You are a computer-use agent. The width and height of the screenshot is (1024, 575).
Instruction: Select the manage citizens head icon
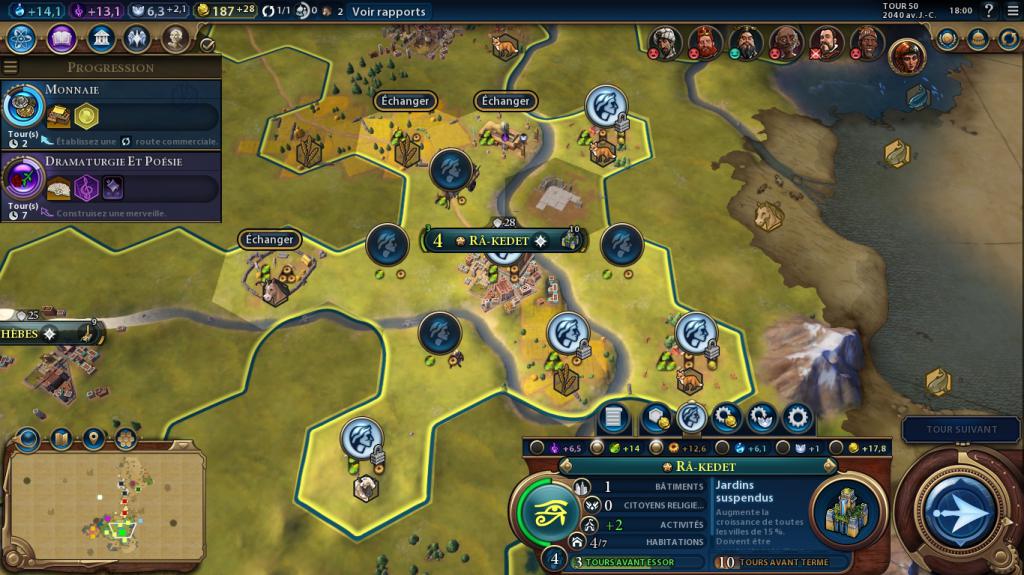tap(691, 417)
